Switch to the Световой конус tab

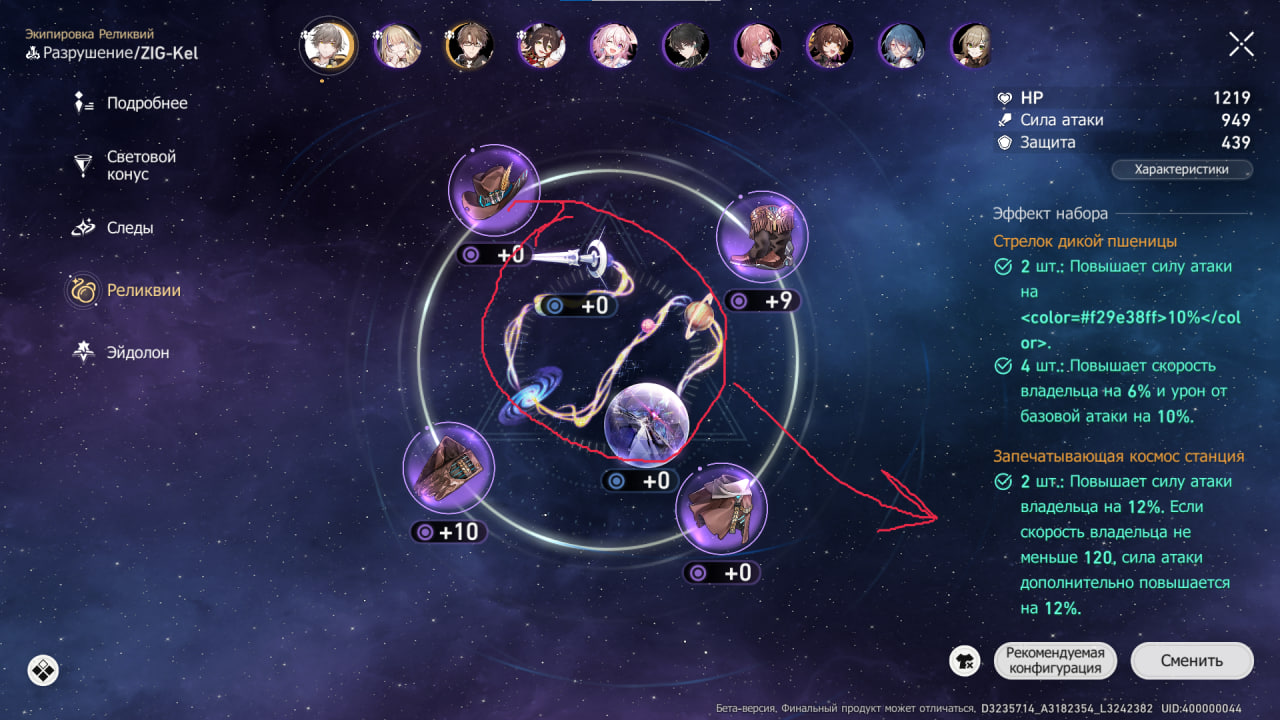[141, 166]
